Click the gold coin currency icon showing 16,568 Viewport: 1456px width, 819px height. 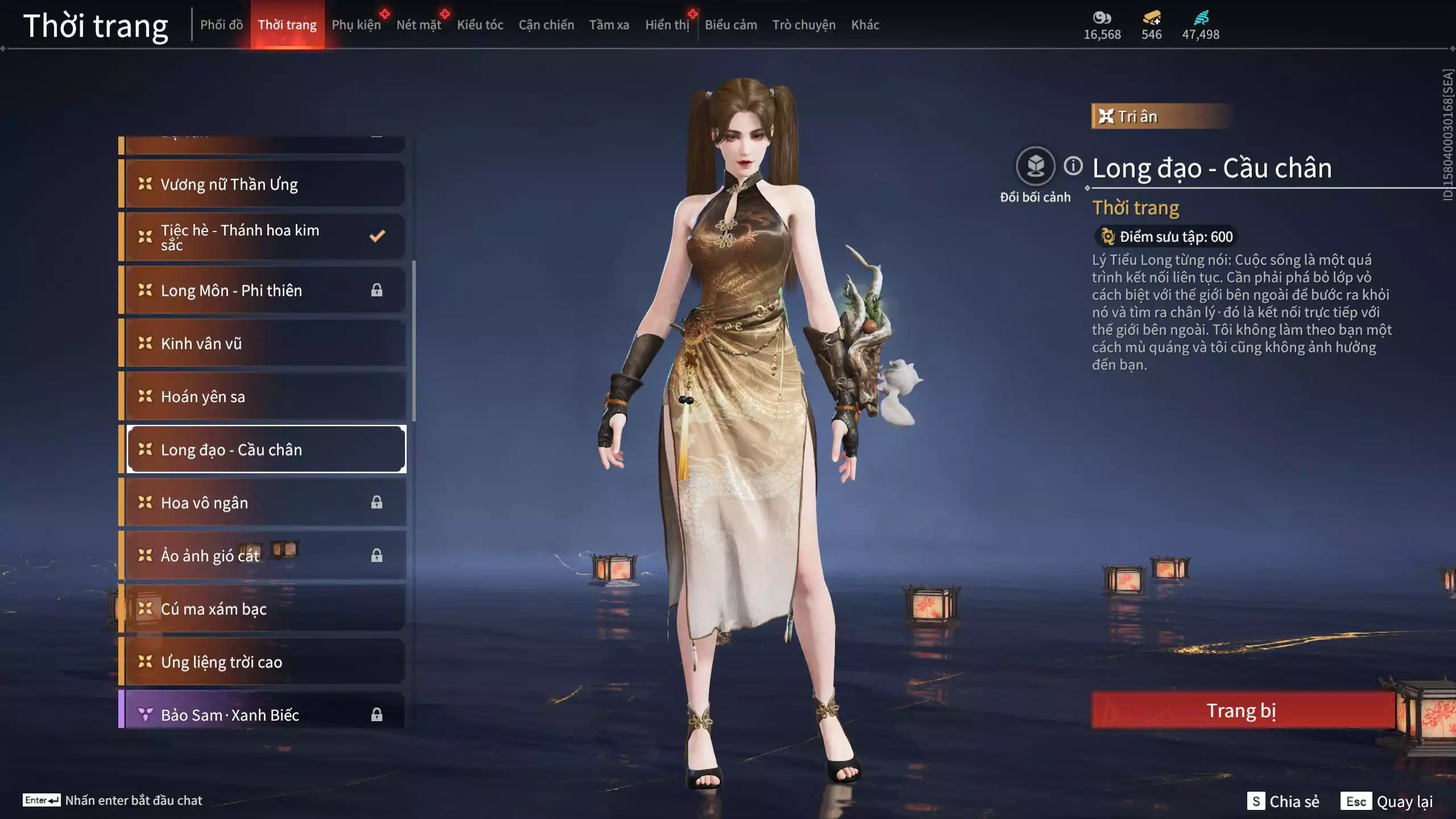coord(1102,18)
